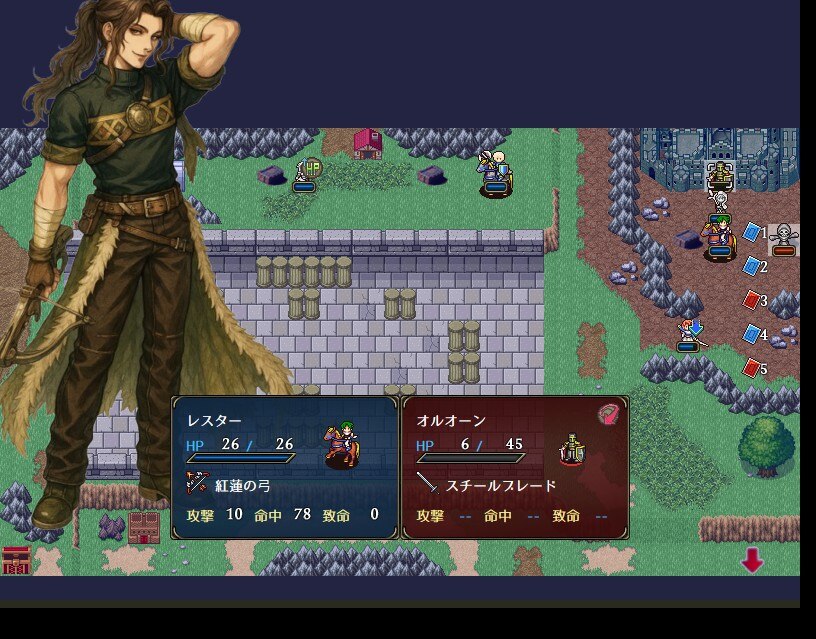Select the blue turn order card numbered 2

[x=752, y=266]
